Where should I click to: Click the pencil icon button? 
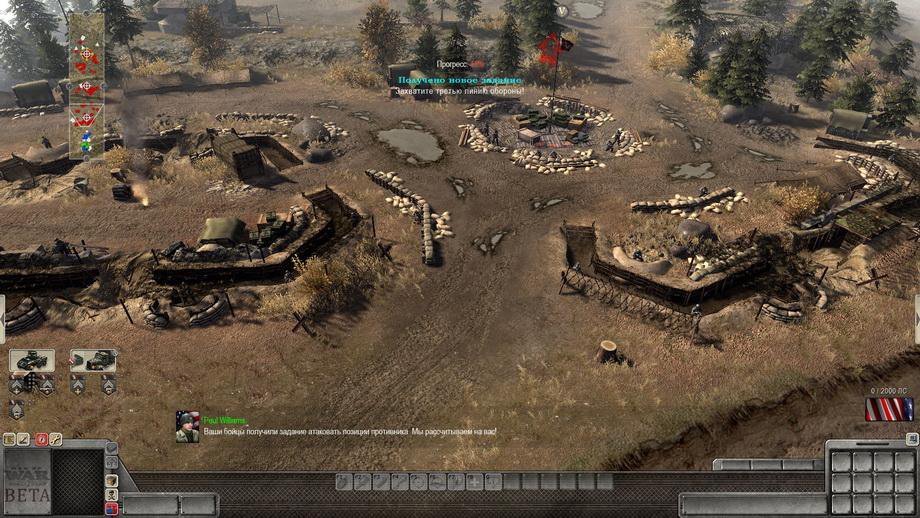[24, 439]
